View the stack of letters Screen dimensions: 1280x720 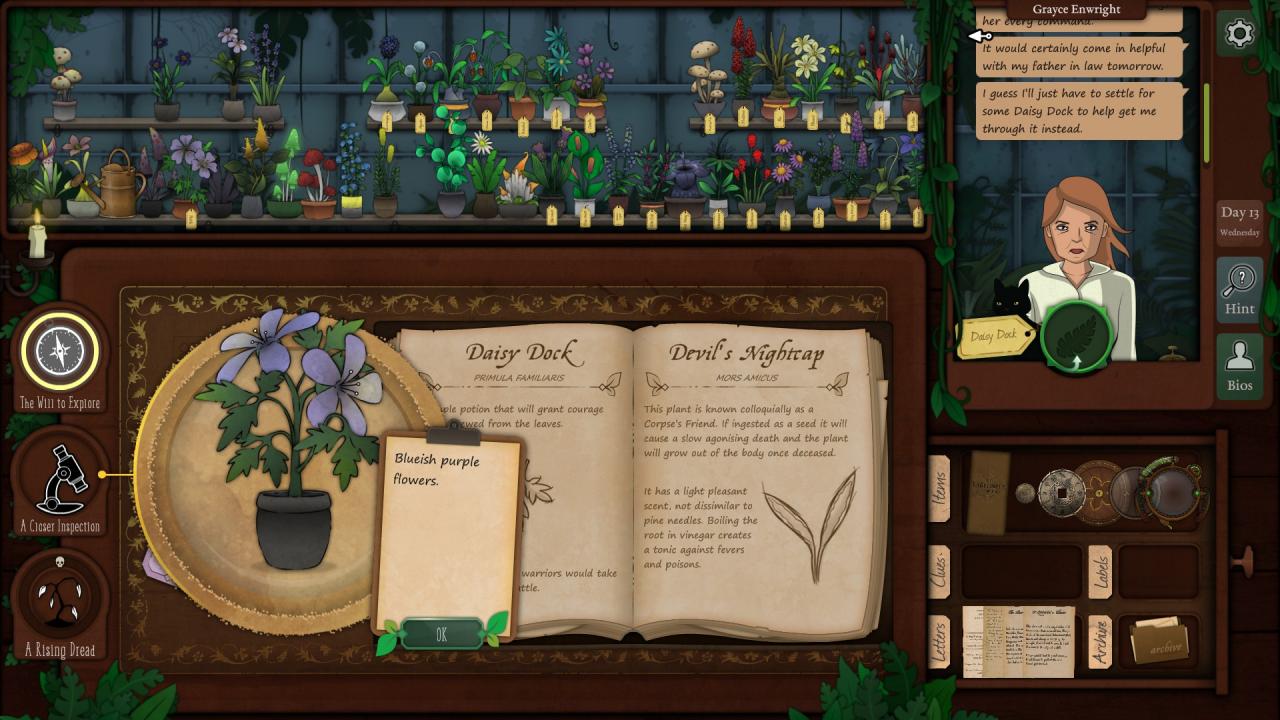click(x=1018, y=641)
